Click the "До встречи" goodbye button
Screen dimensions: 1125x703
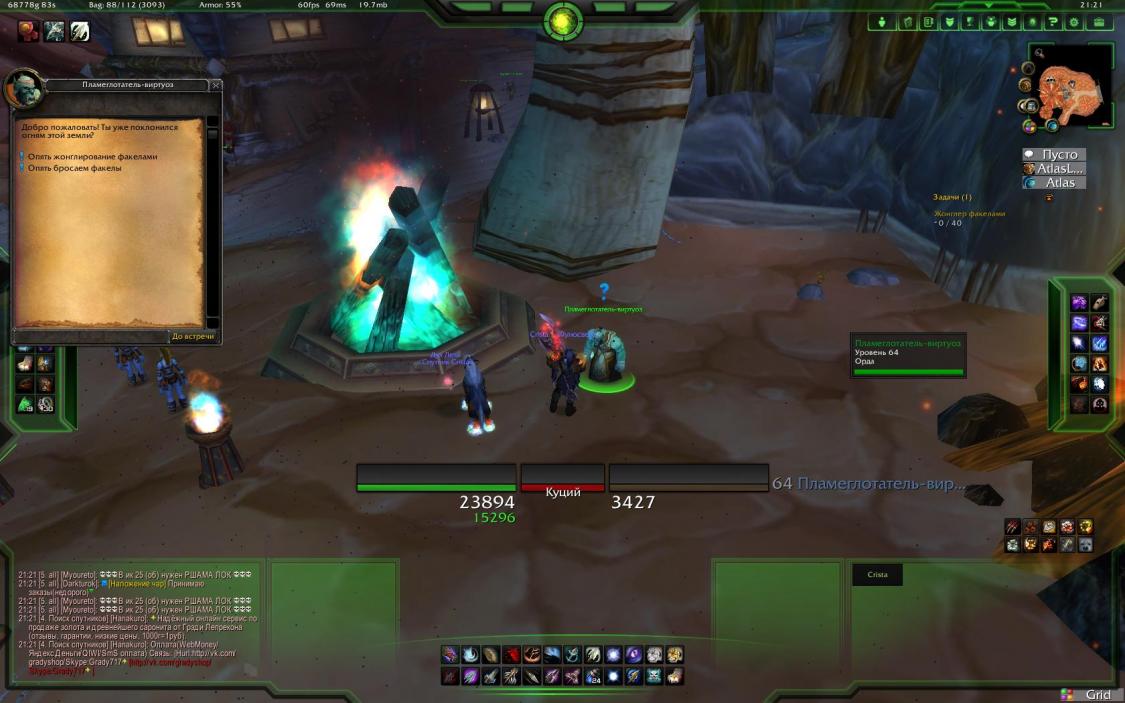pos(192,336)
